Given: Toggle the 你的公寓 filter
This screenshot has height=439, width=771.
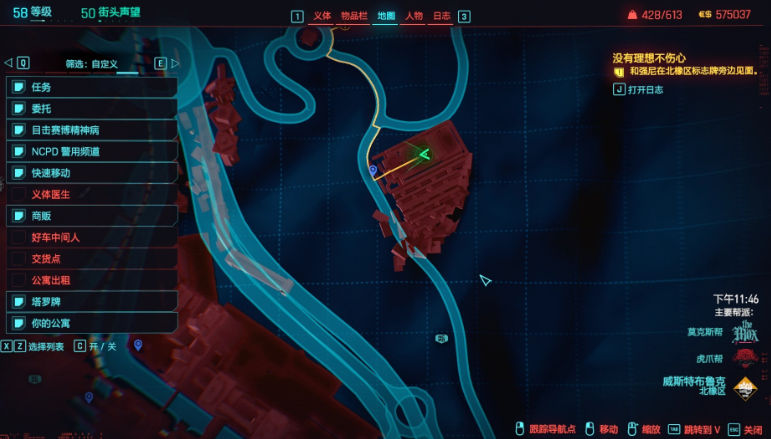Looking at the screenshot, I should point(92,323).
